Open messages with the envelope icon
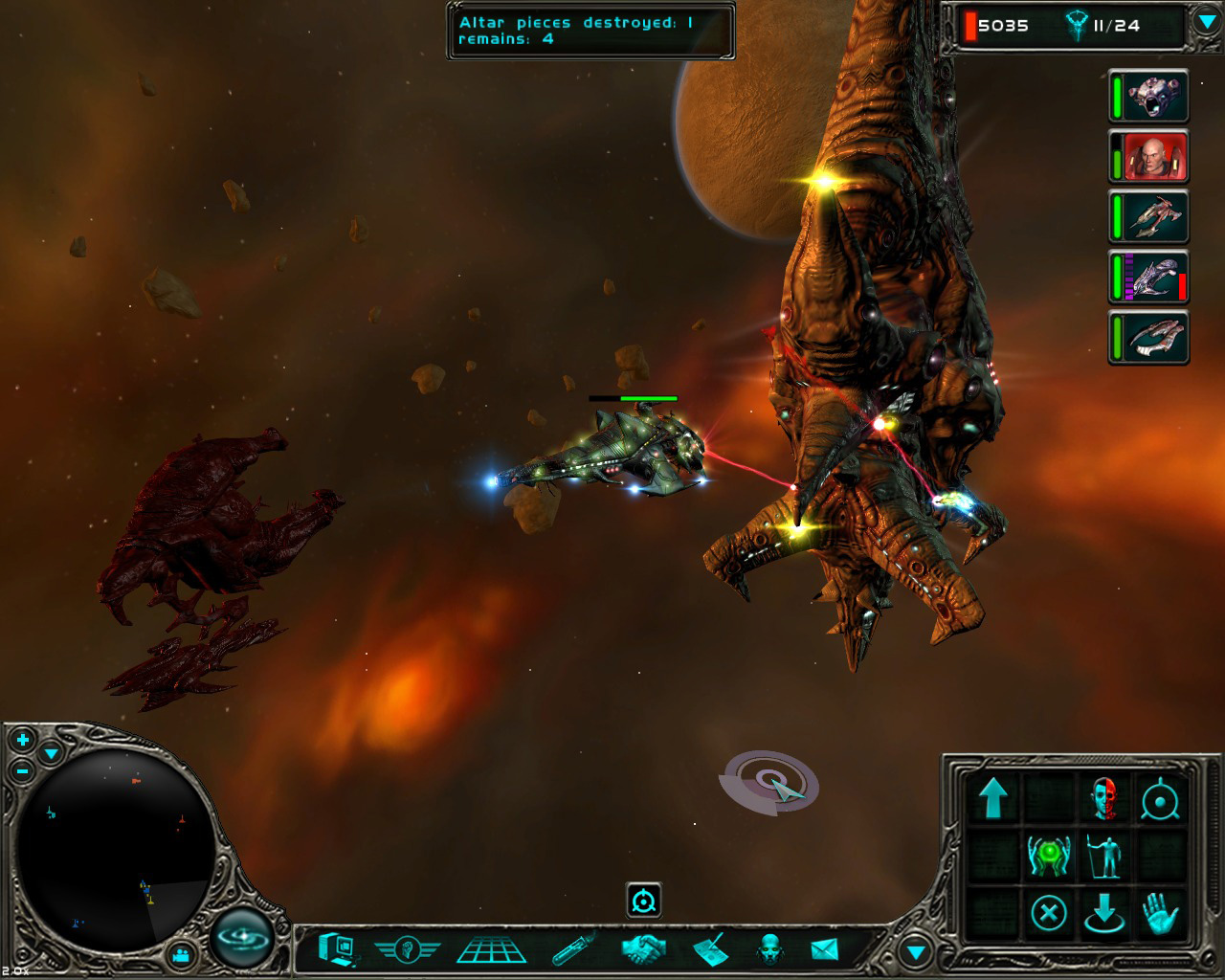The height and width of the screenshot is (980, 1225). coord(824,949)
